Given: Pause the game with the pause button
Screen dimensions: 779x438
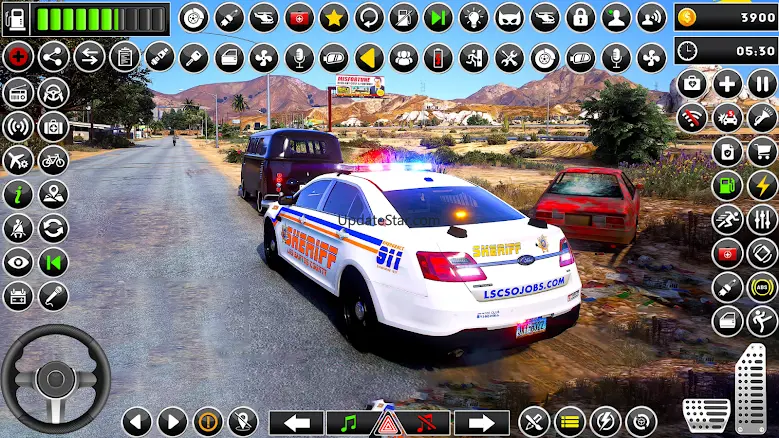Looking at the screenshot, I should click(x=762, y=84).
